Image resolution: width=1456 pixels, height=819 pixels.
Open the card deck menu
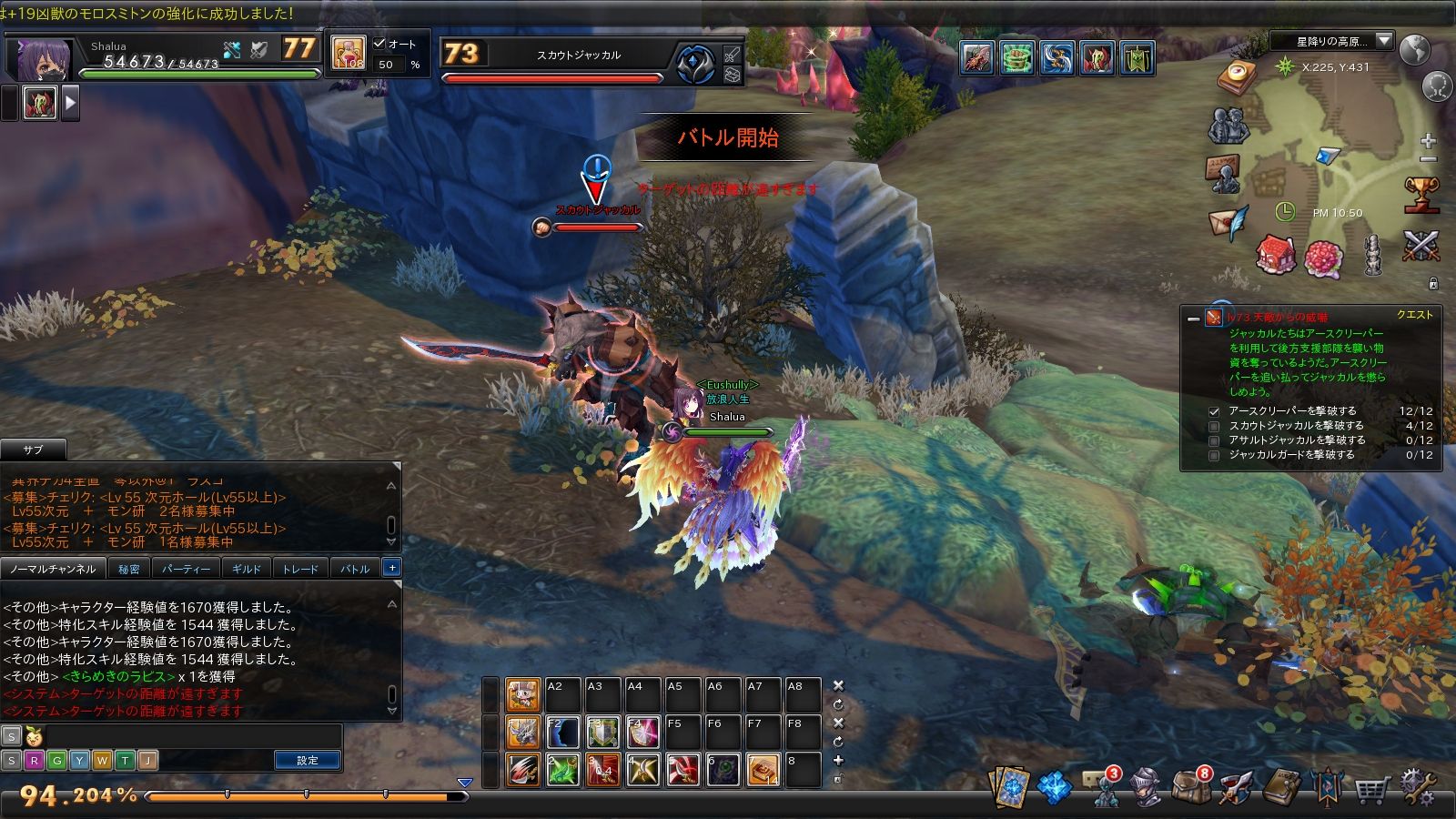1008,788
